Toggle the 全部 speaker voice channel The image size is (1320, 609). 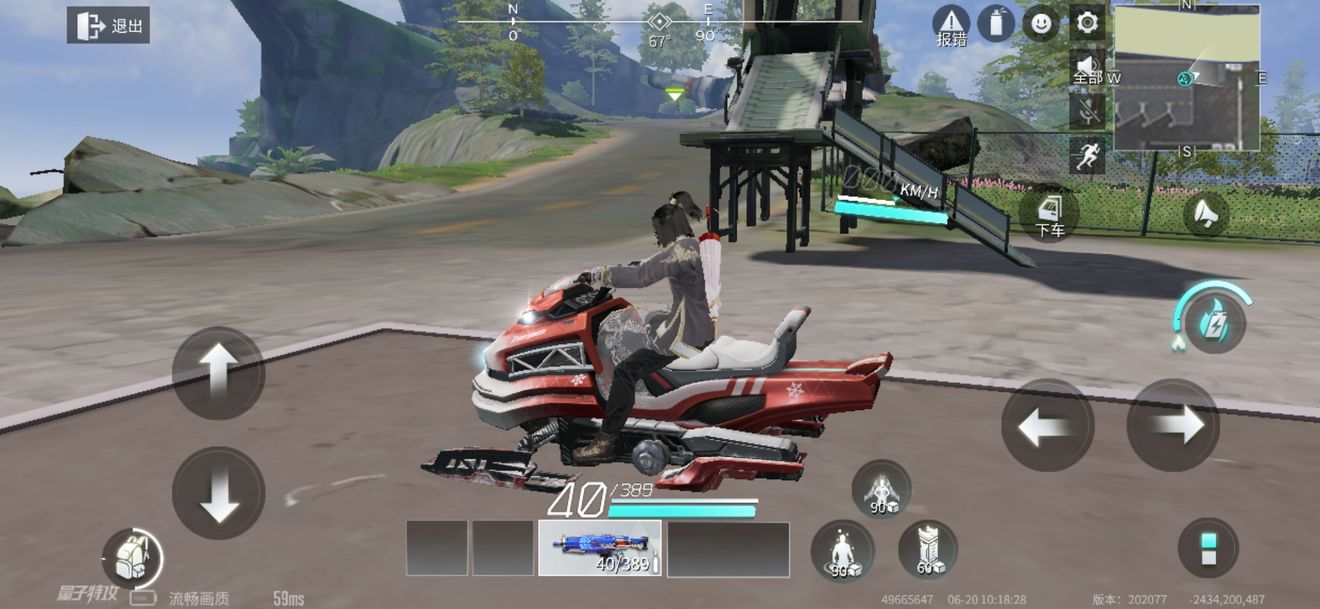click(x=1087, y=67)
